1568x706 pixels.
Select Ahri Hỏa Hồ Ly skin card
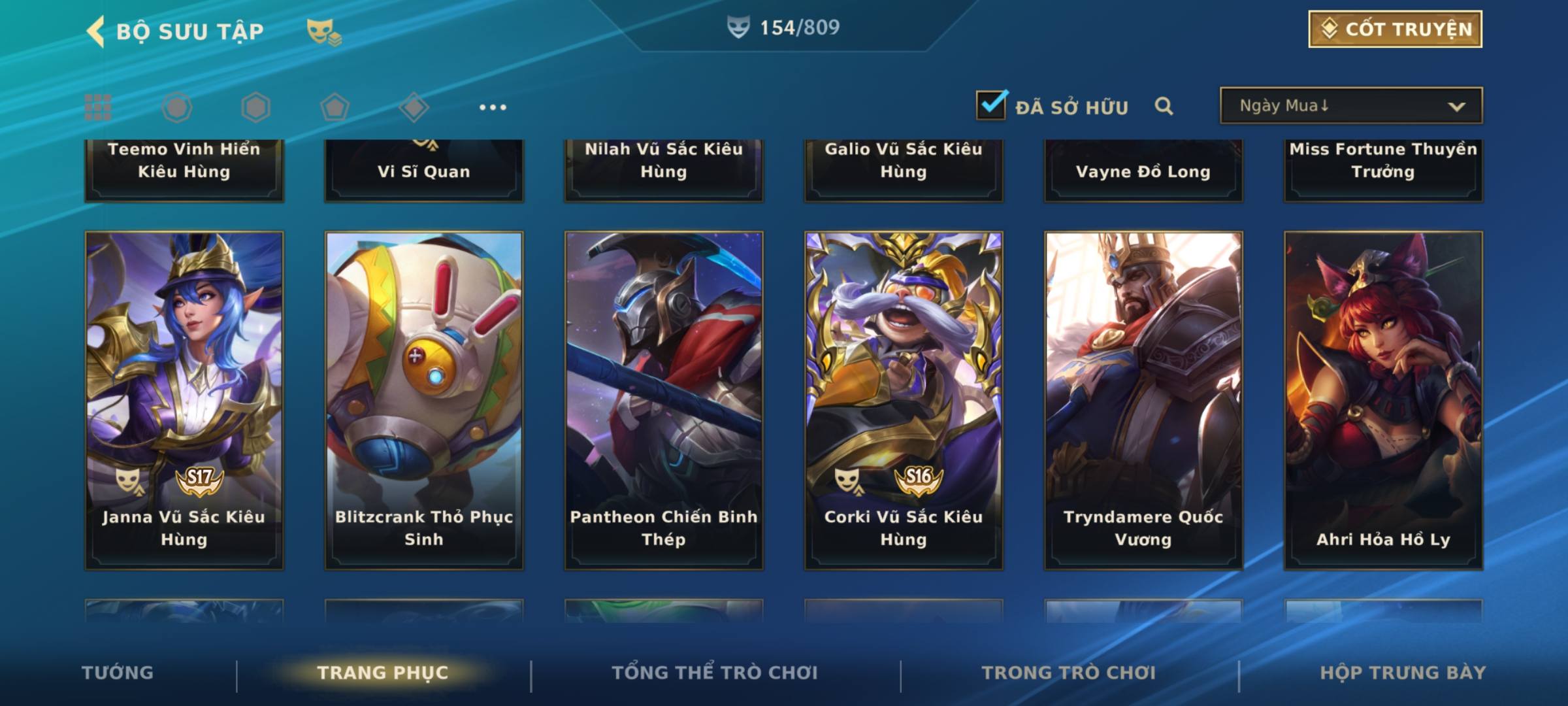[x=1383, y=400]
